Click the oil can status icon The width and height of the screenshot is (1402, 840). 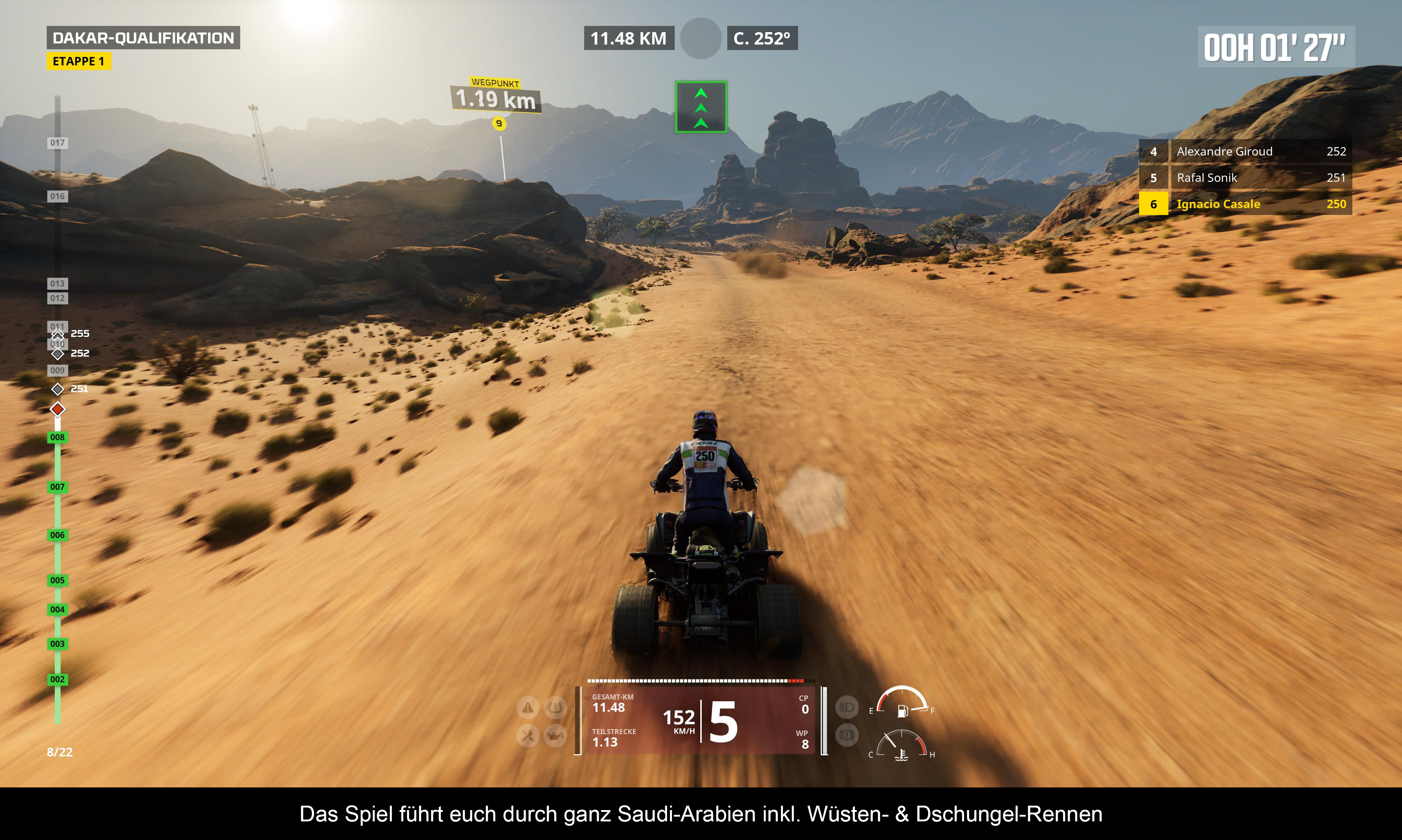pos(555,736)
